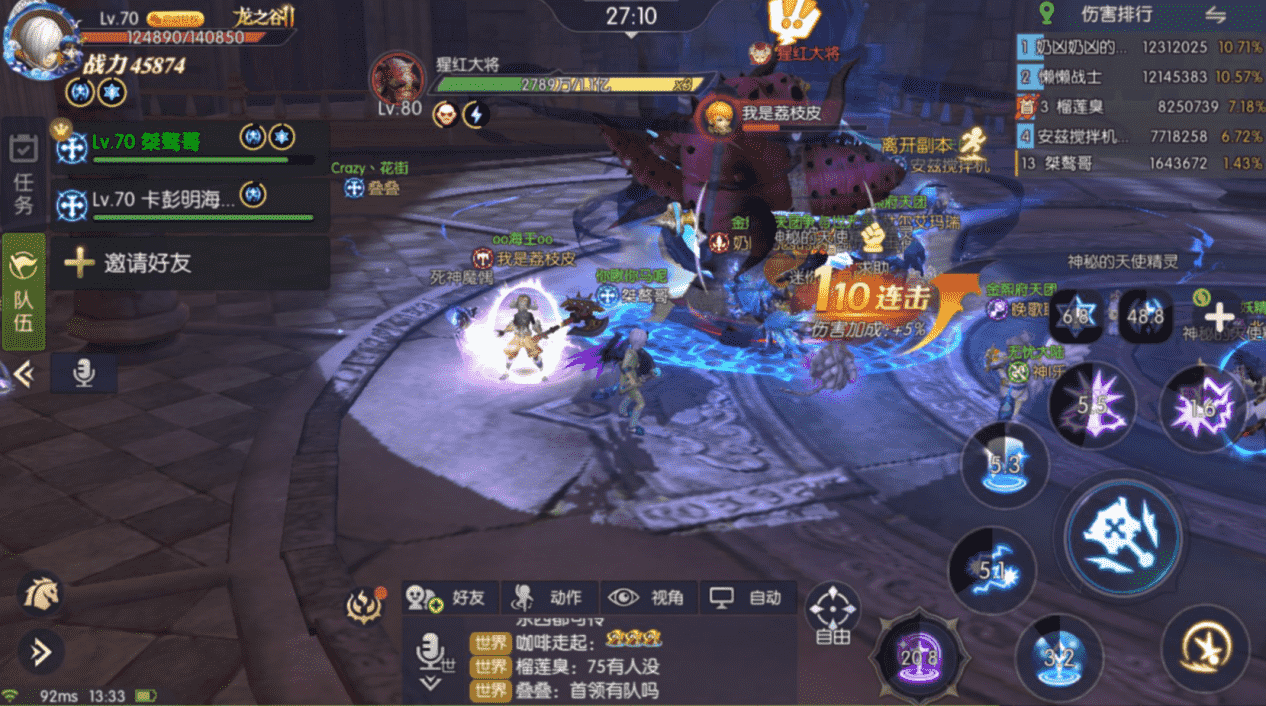
Task: Change camera with 视角 button
Action: coord(647,598)
